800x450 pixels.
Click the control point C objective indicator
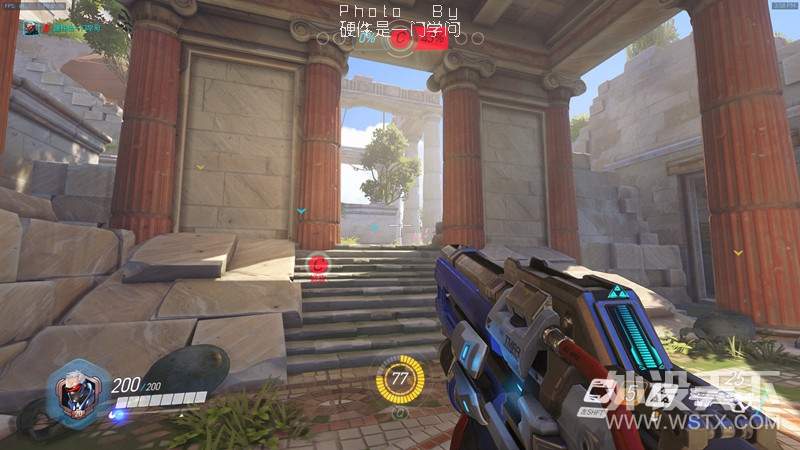point(401,39)
